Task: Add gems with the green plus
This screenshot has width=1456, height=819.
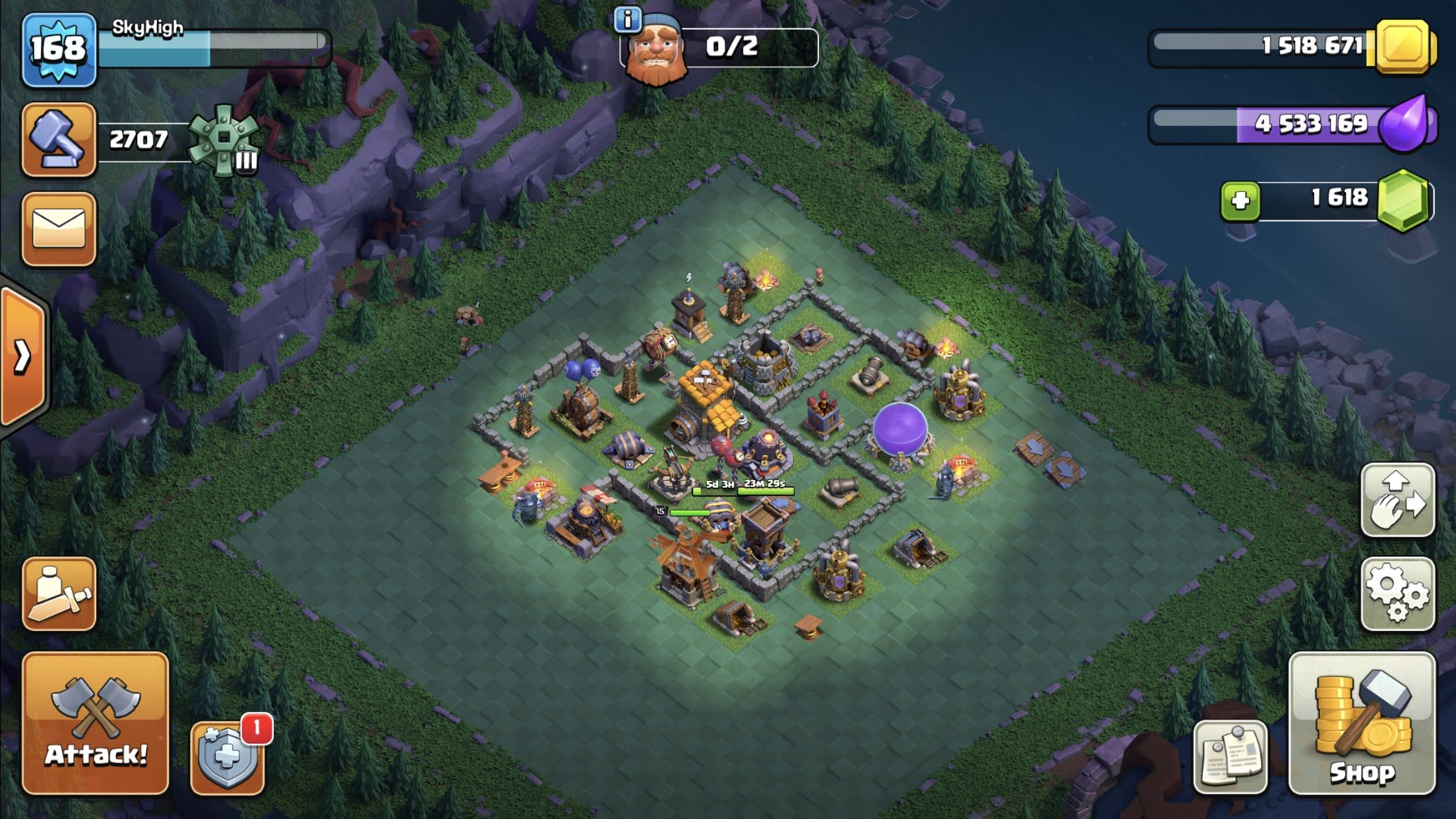Action: [1240, 200]
